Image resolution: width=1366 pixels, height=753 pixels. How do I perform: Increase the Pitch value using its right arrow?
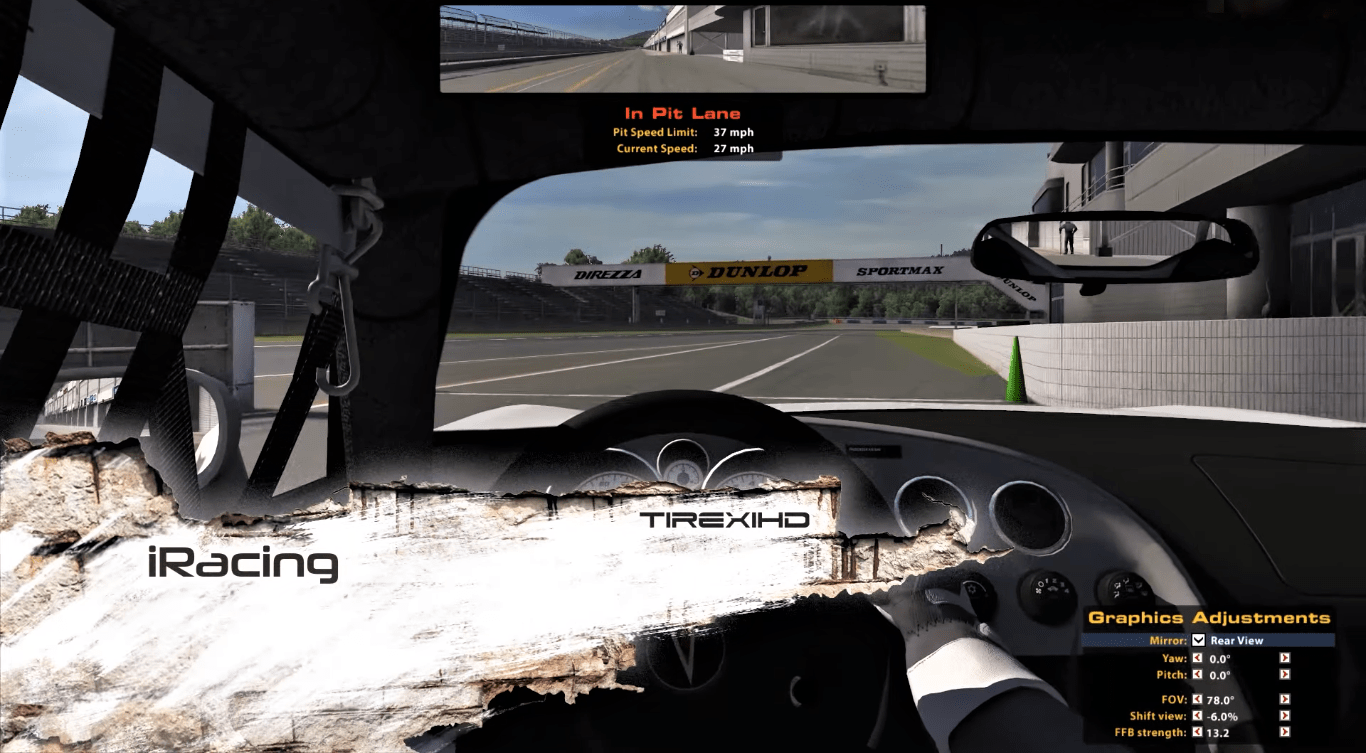pyautogui.click(x=1286, y=674)
